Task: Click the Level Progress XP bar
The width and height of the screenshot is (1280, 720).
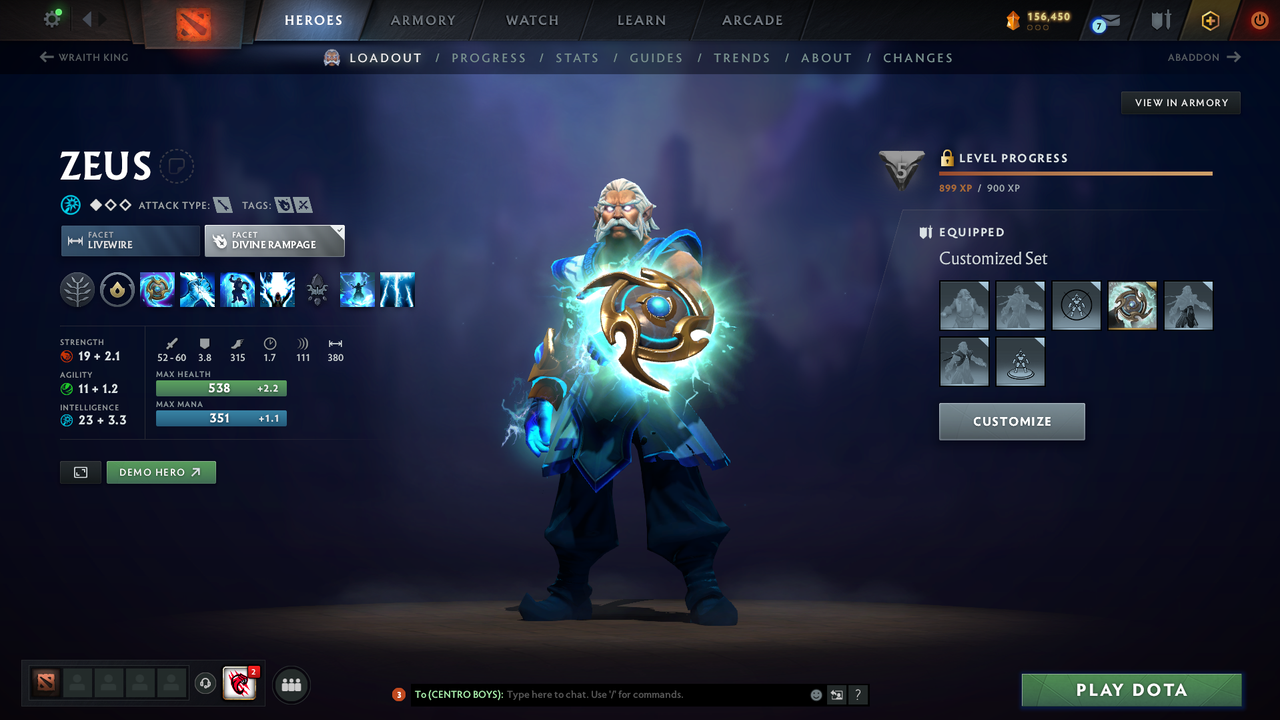Action: click(x=1075, y=172)
